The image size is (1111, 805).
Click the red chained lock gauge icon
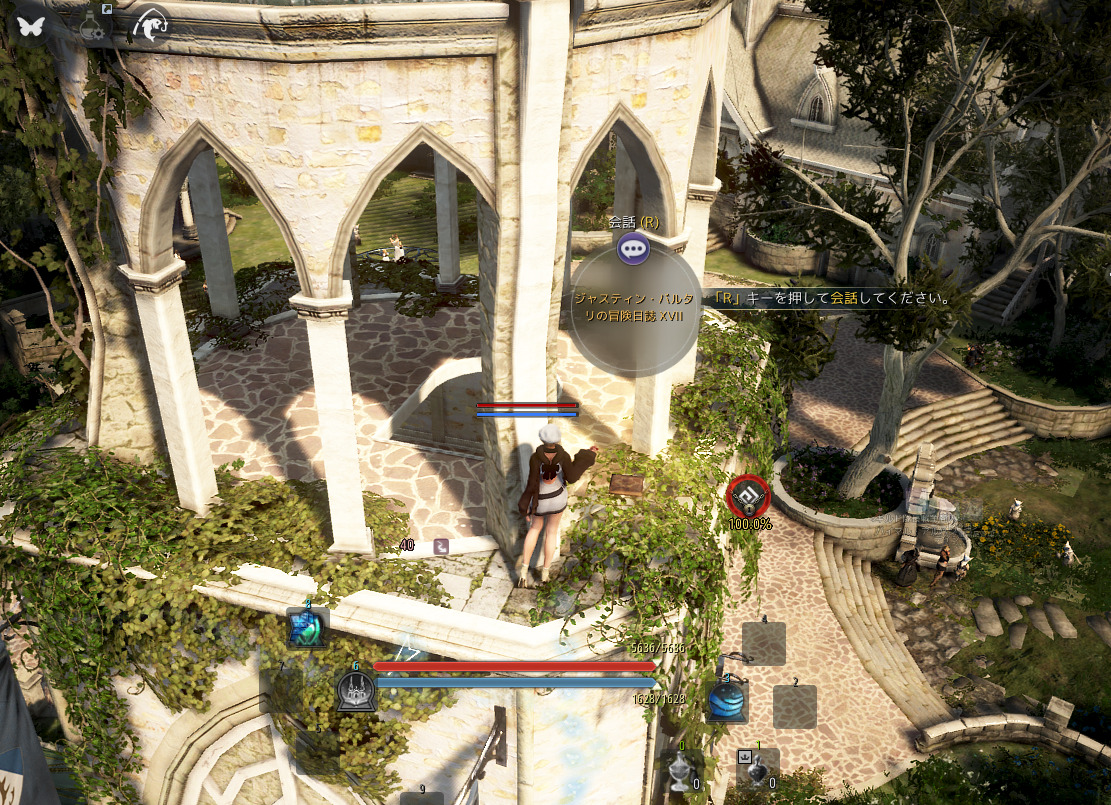click(748, 495)
